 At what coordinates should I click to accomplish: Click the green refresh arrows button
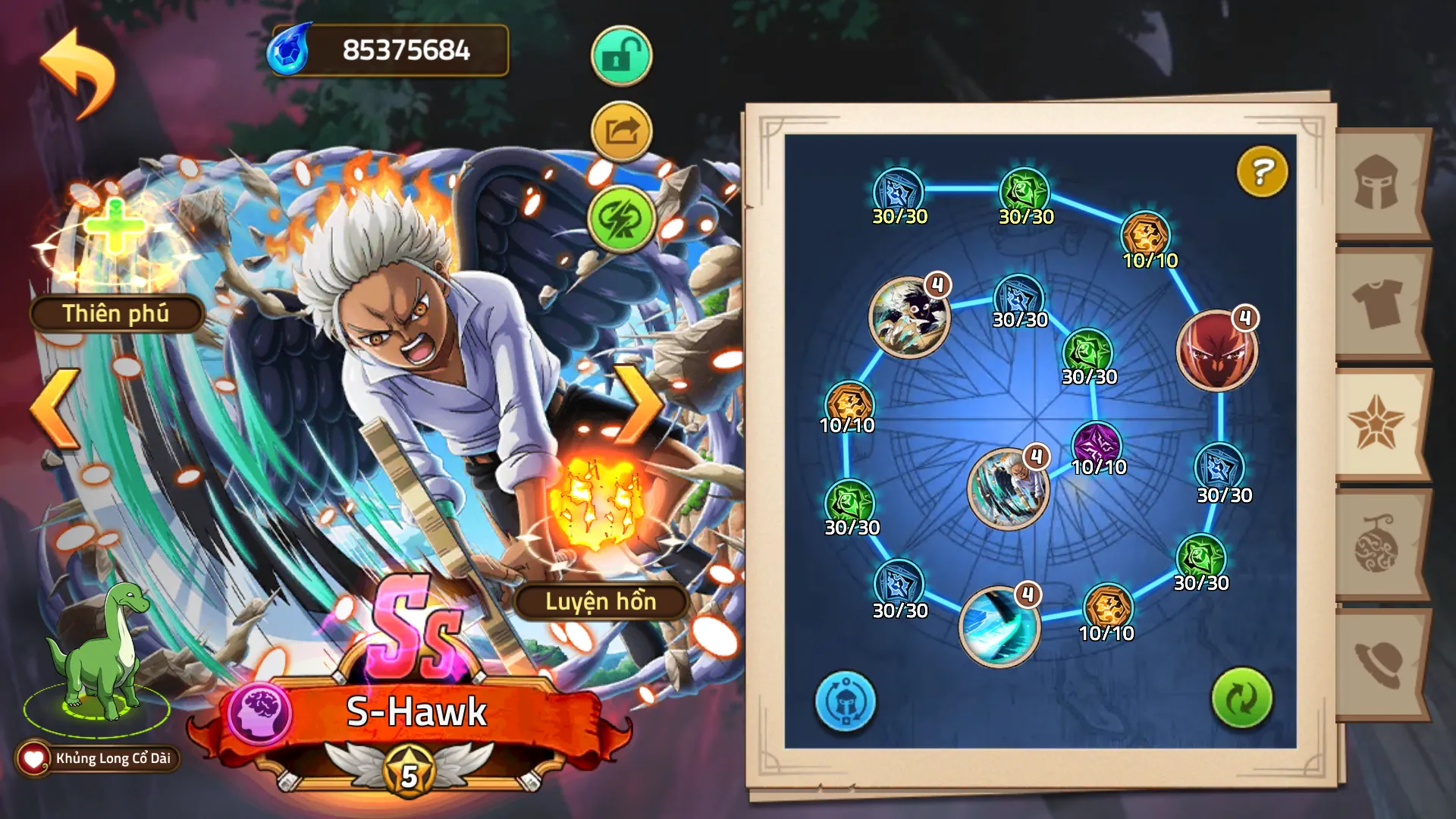coord(1241,698)
